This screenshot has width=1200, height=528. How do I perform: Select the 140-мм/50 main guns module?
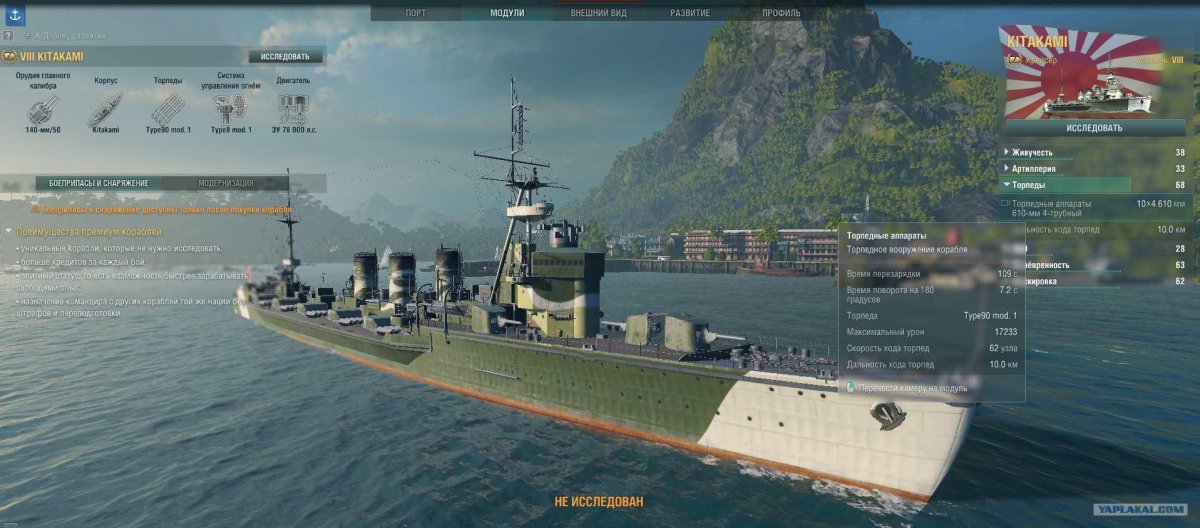point(42,109)
